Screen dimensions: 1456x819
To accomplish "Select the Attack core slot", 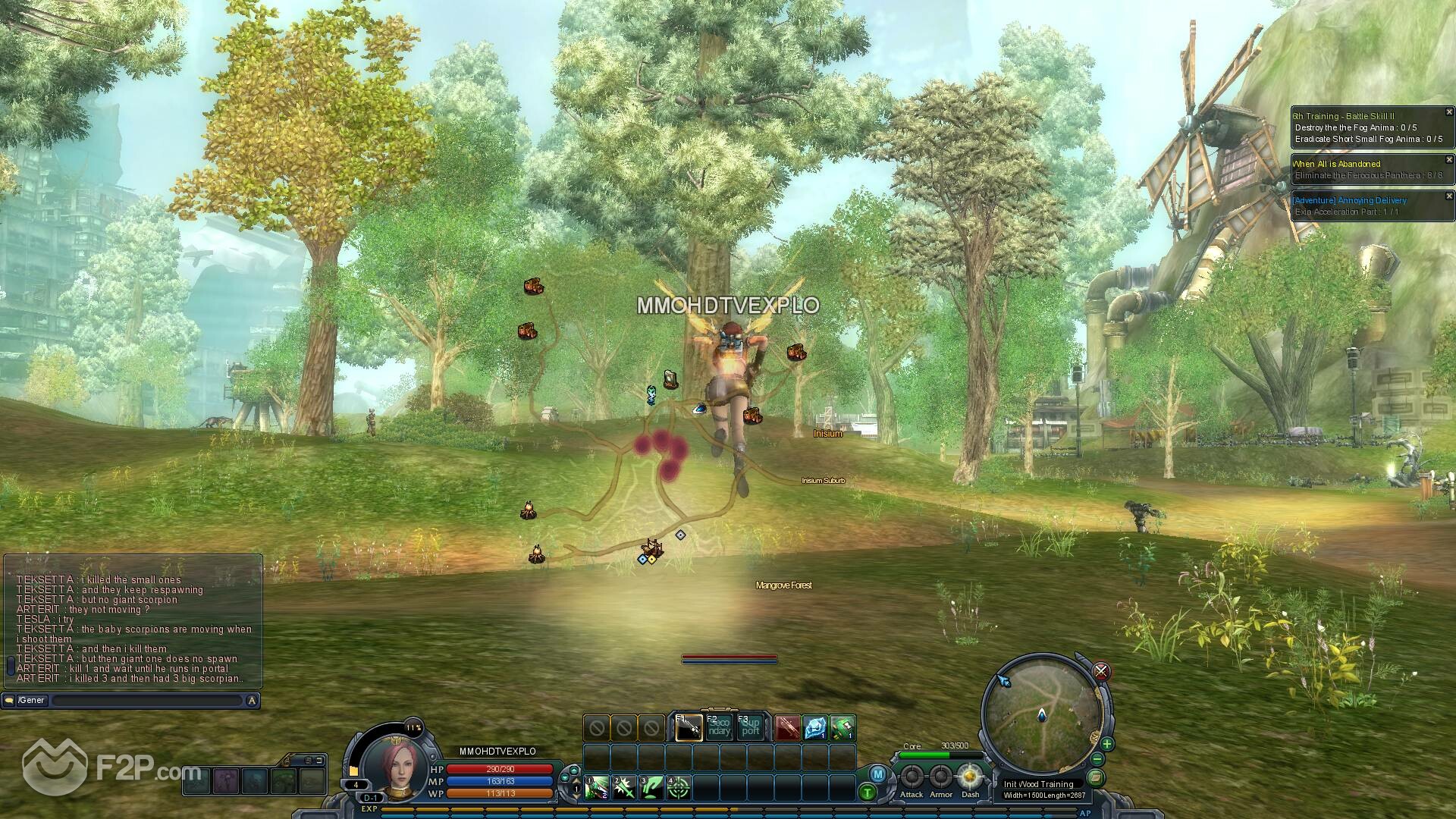I will pos(912,777).
